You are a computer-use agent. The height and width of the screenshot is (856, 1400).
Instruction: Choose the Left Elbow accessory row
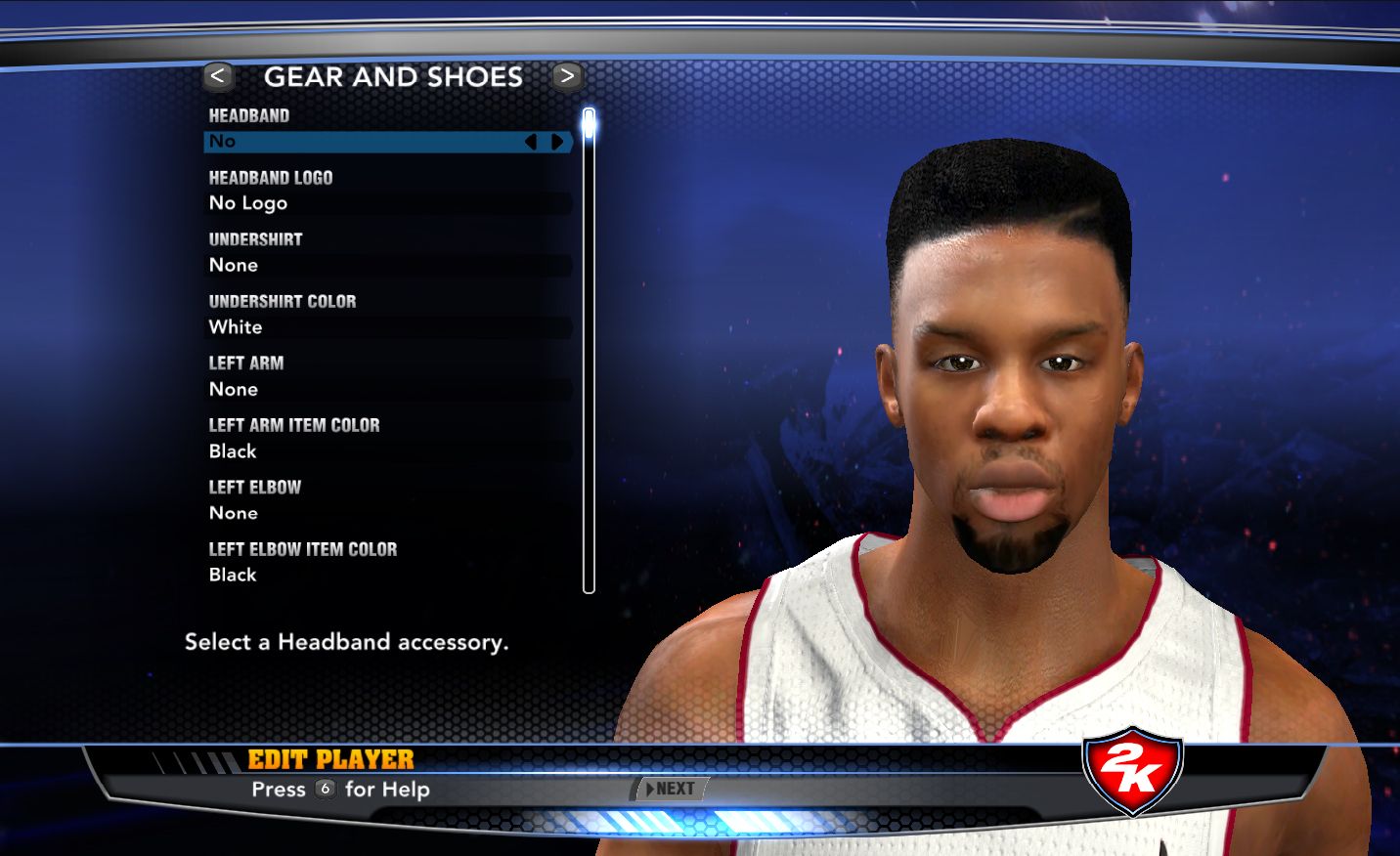tap(388, 513)
